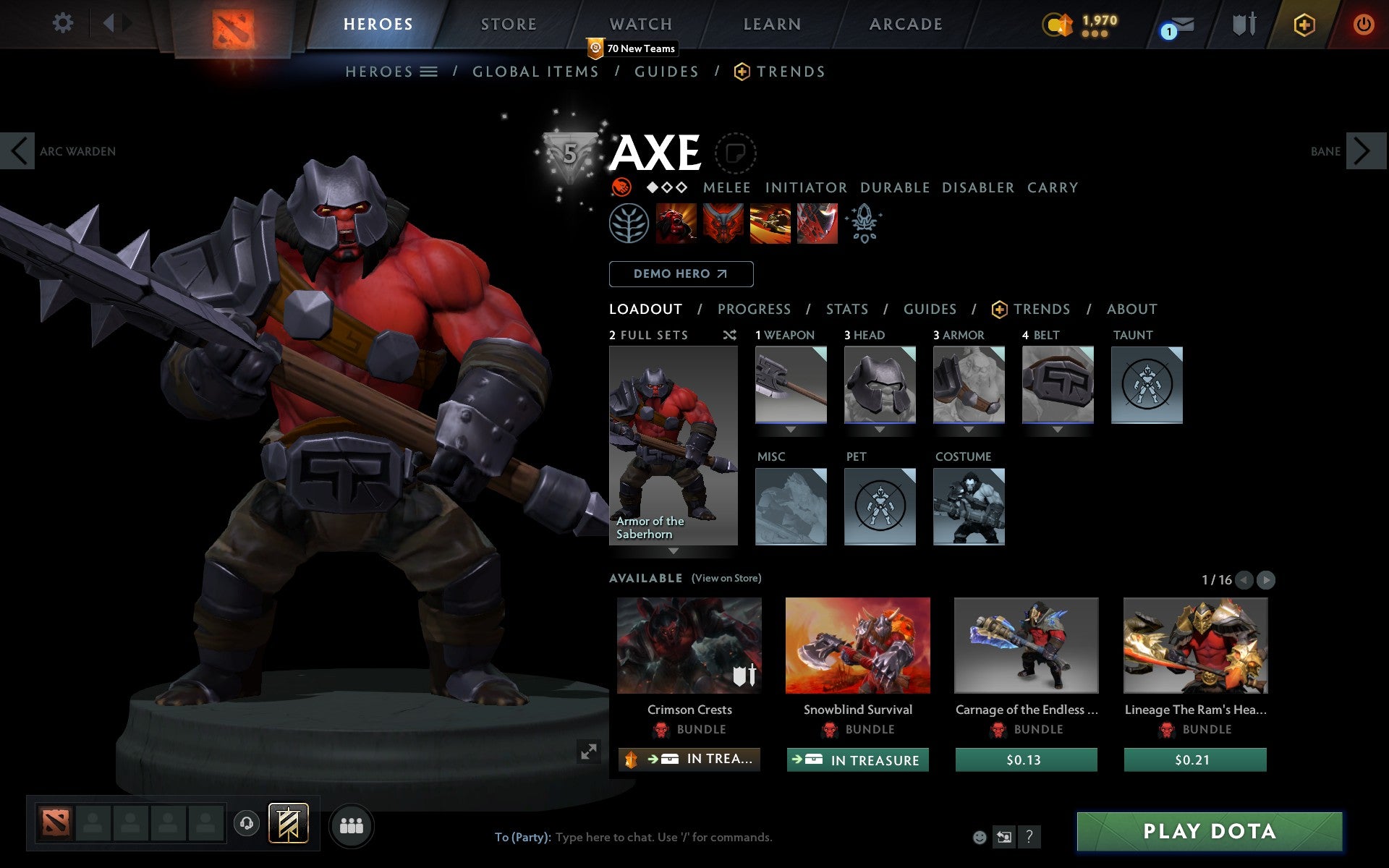Image resolution: width=1389 pixels, height=868 pixels.
Task: Click the View on Store link
Action: 726,578
